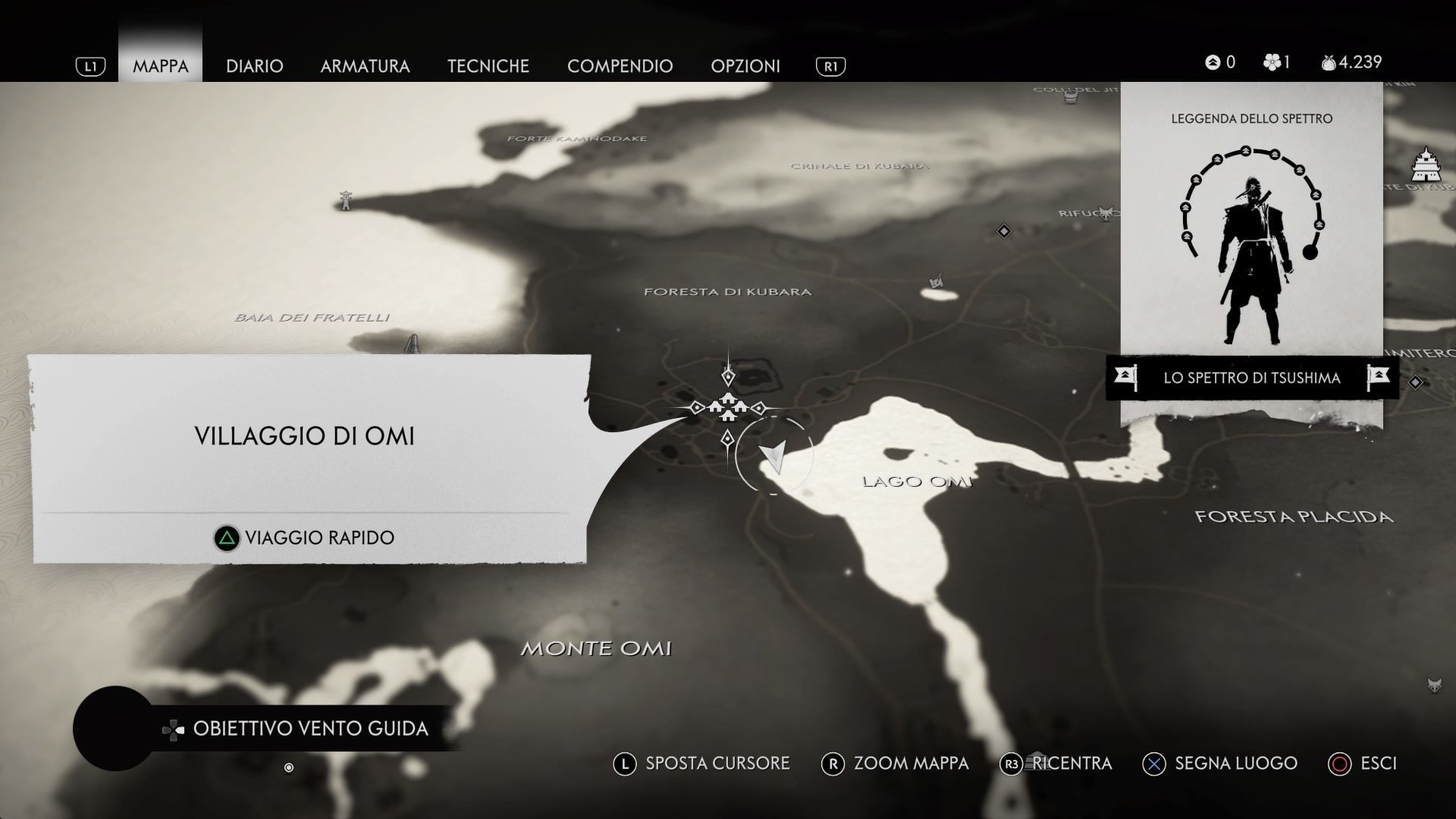The width and height of the screenshot is (1456, 819).
Task: Switch to the Mappa tab
Action: point(160,66)
